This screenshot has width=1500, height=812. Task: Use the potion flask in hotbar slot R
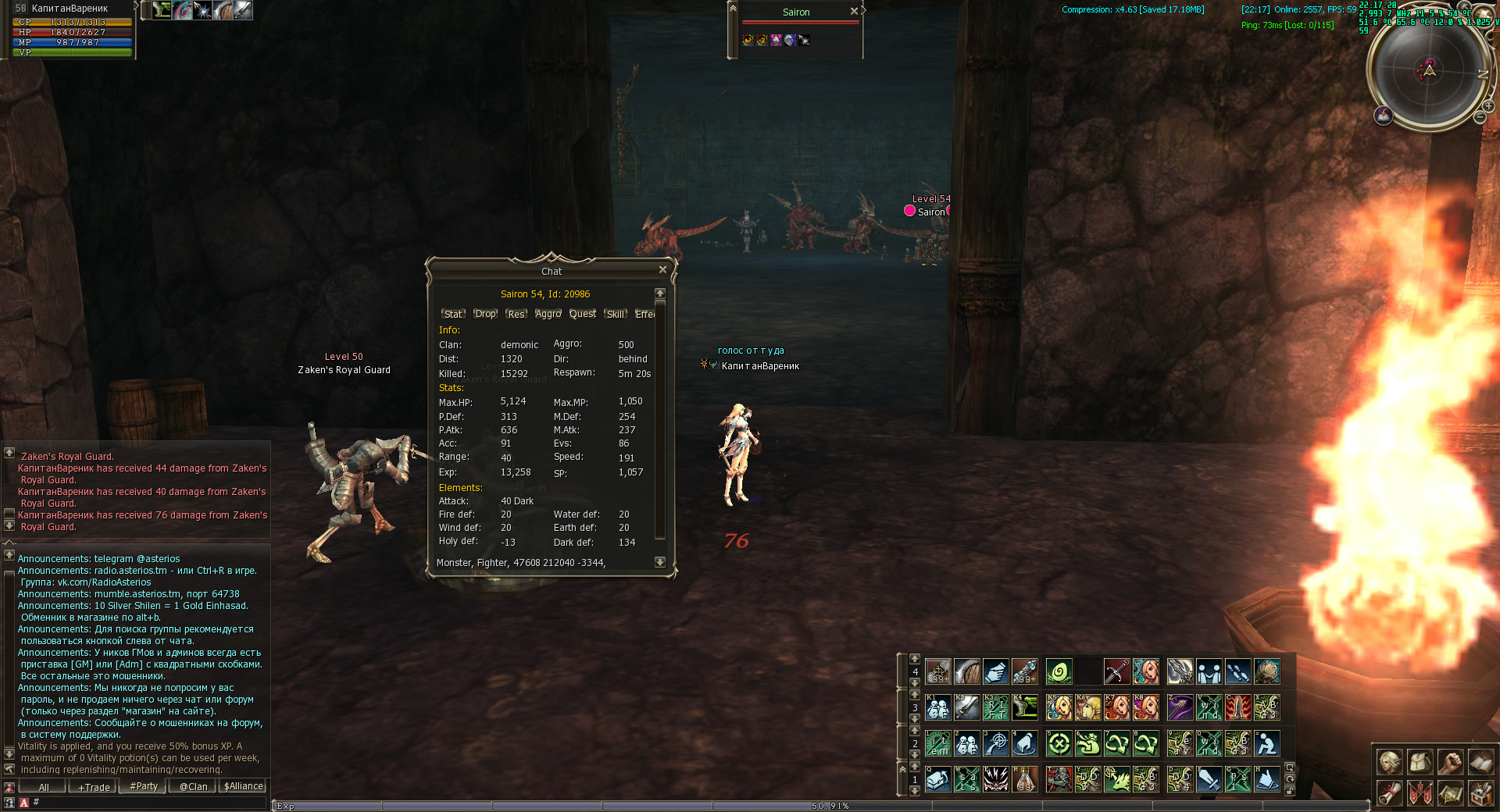click(x=1024, y=778)
